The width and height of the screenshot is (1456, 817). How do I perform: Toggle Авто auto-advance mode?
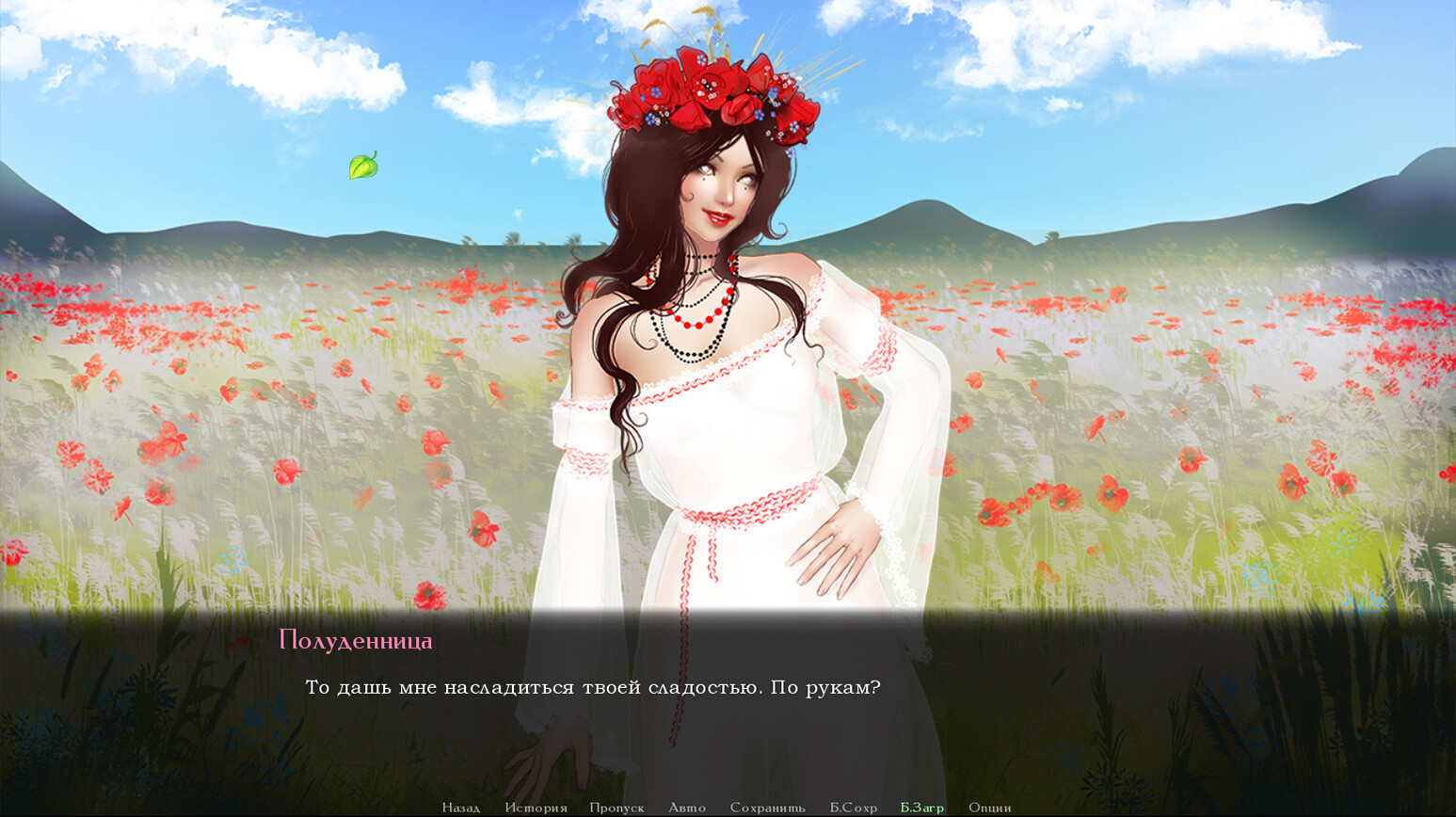click(x=687, y=808)
